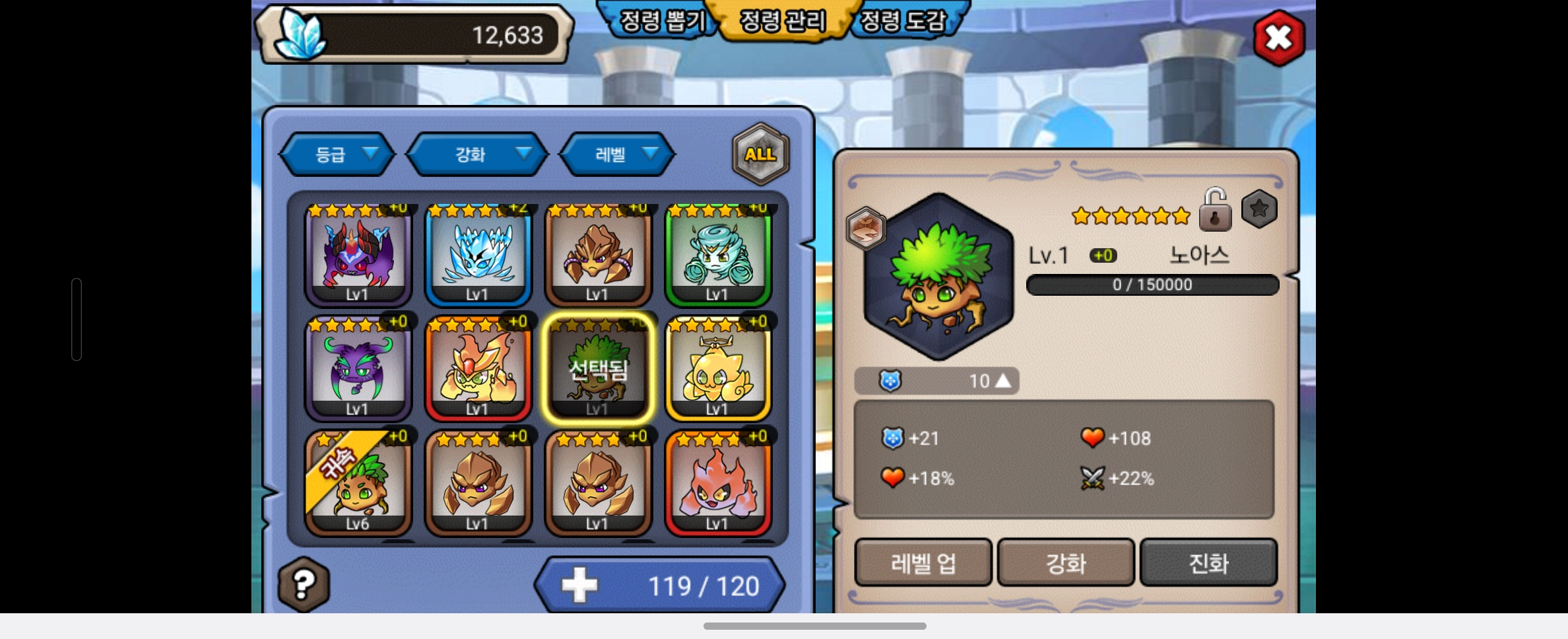Toggle the padlock on 노아스
The width and height of the screenshot is (1568, 639).
pos(1215,211)
